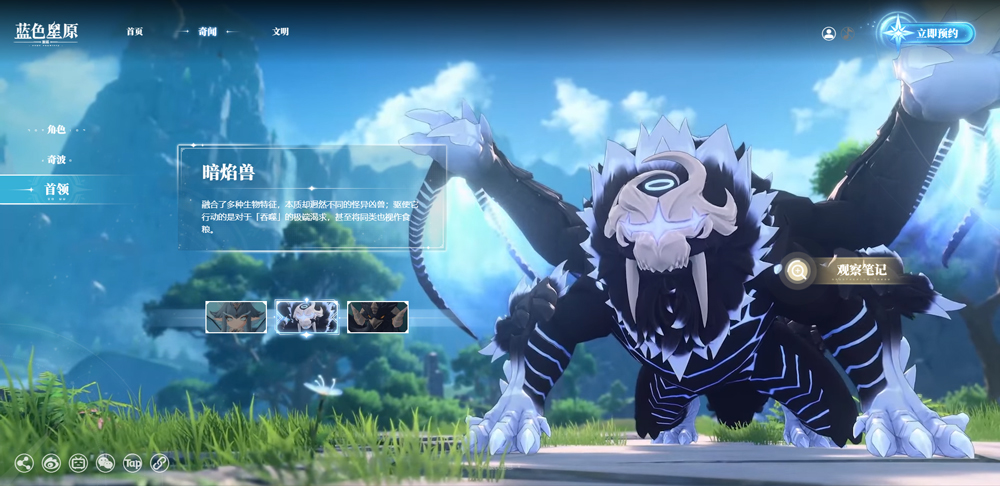Select the 首领 boss category
Image resolution: width=1000 pixels, height=486 pixels.
(56, 189)
